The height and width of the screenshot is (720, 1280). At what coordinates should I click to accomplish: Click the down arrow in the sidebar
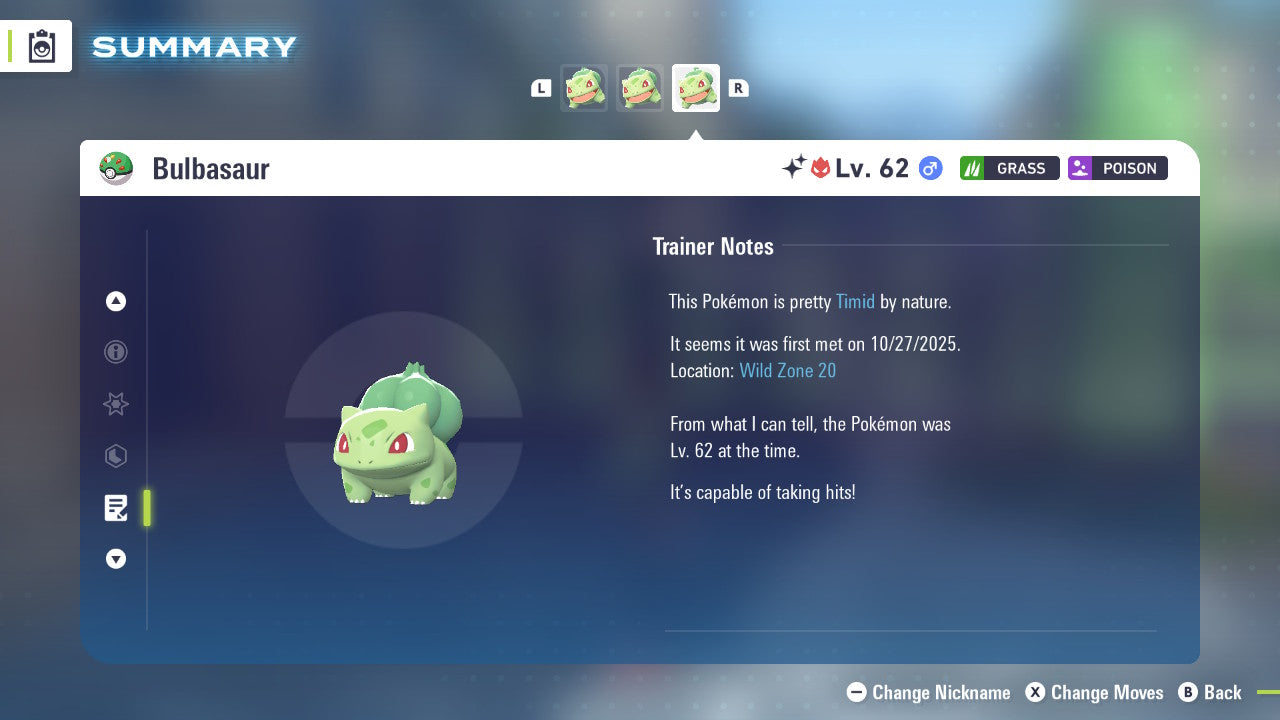point(115,559)
